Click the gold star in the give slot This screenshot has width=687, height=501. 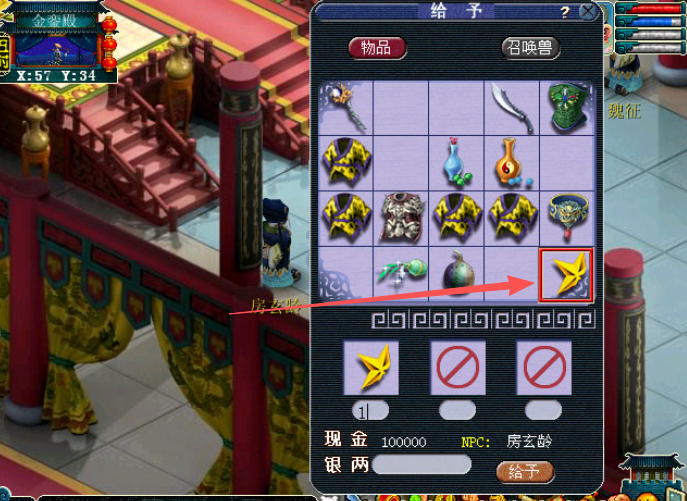[x=371, y=367]
